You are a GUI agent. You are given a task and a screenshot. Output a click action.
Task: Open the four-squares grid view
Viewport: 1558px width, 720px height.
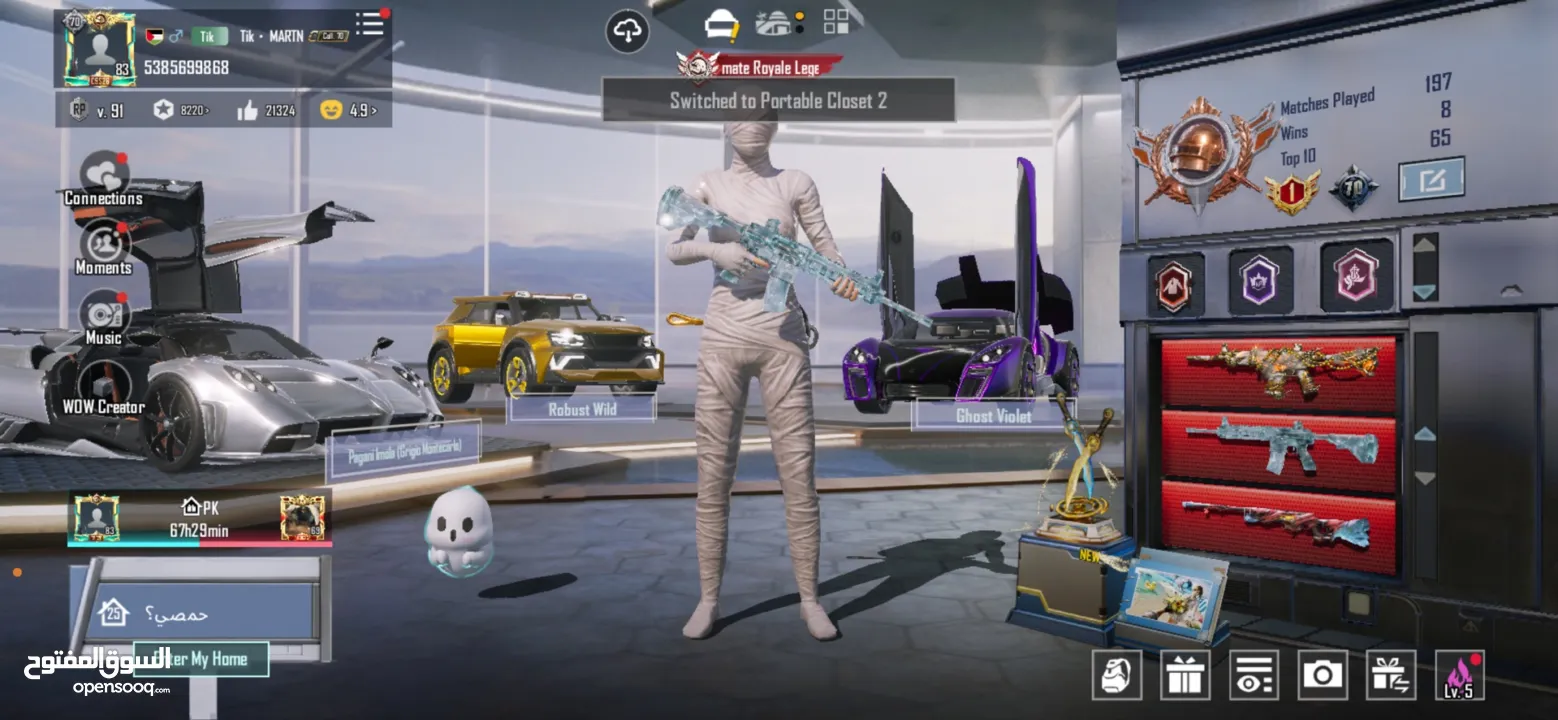click(x=836, y=22)
